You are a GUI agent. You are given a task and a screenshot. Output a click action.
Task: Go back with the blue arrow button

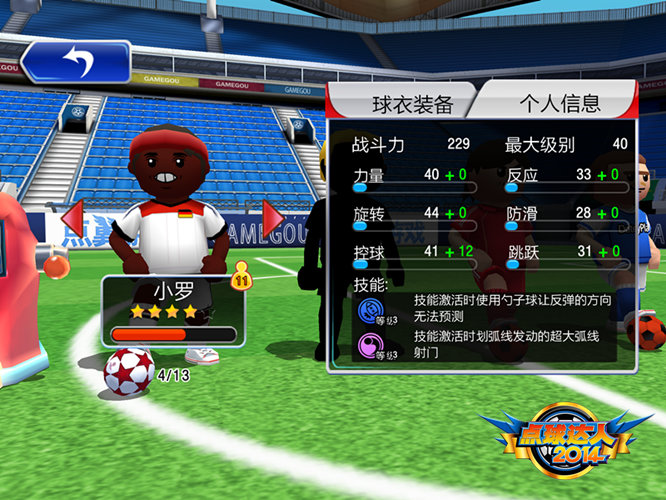point(75,61)
